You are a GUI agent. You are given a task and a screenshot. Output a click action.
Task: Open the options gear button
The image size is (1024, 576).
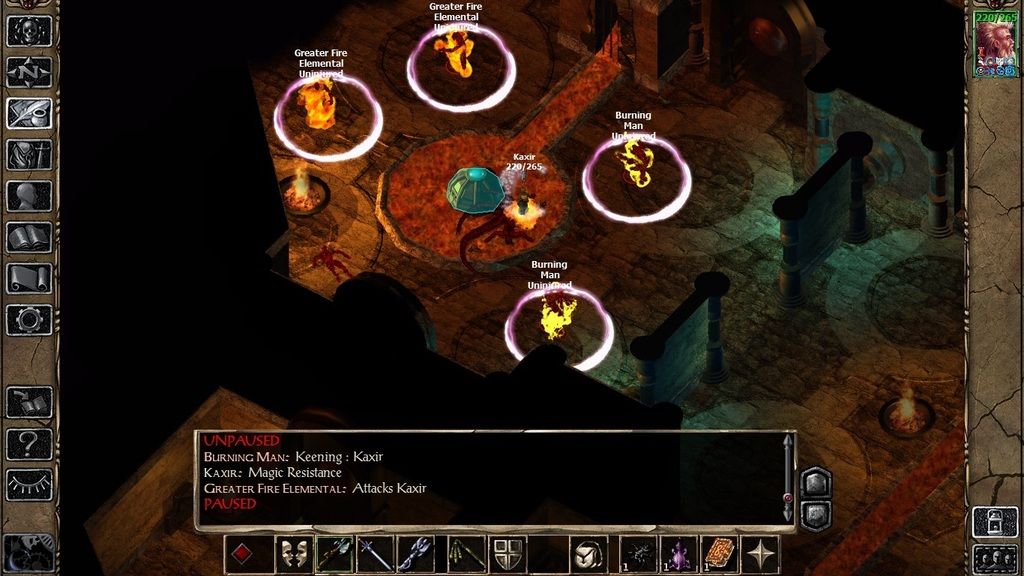point(29,319)
